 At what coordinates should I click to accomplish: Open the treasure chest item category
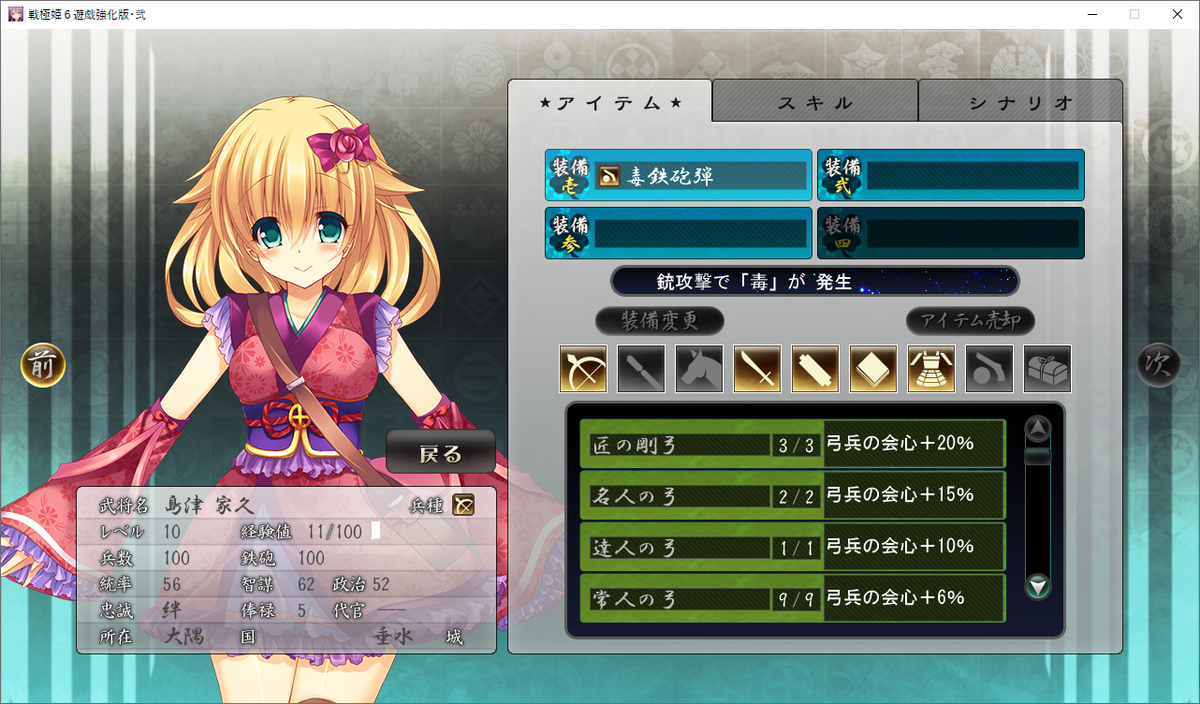(1047, 369)
